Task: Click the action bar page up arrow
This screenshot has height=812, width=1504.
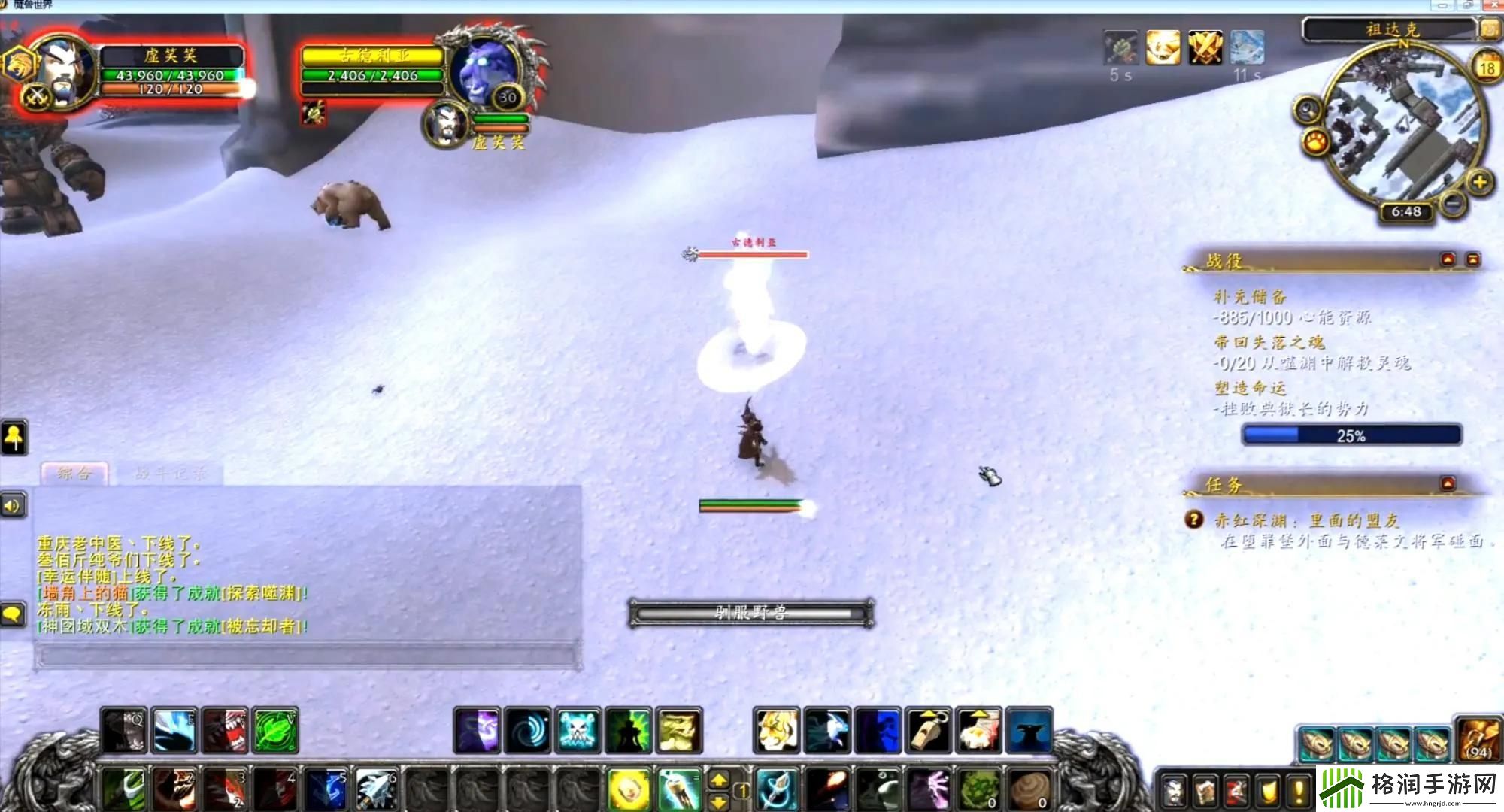Action: pyautogui.click(x=719, y=780)
